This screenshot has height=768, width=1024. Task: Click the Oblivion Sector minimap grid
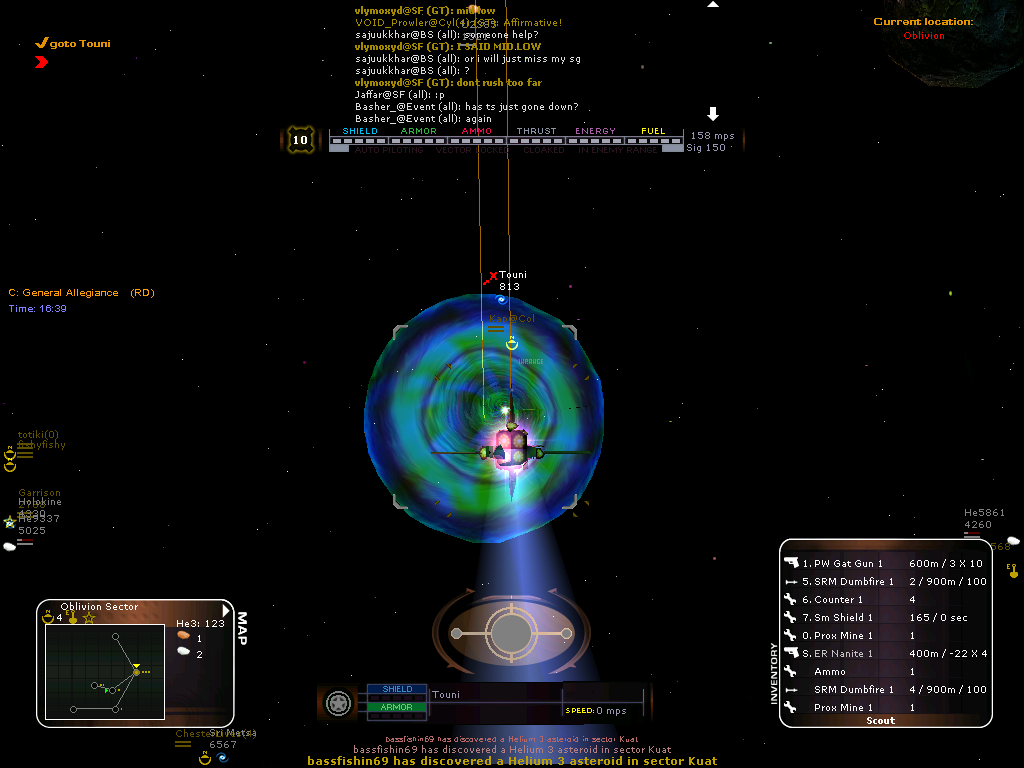click(x=104, y=671)
